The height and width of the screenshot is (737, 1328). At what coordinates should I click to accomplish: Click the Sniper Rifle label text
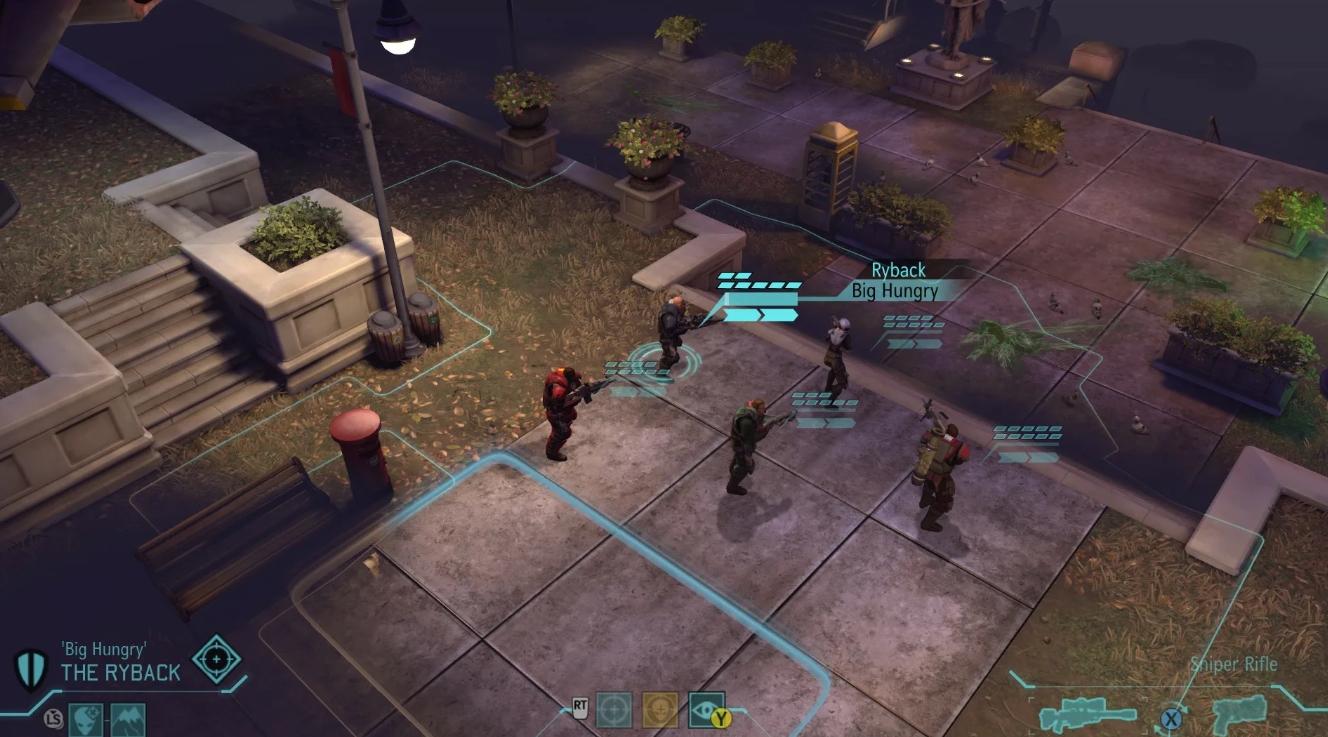click(x=1235, y=664)
